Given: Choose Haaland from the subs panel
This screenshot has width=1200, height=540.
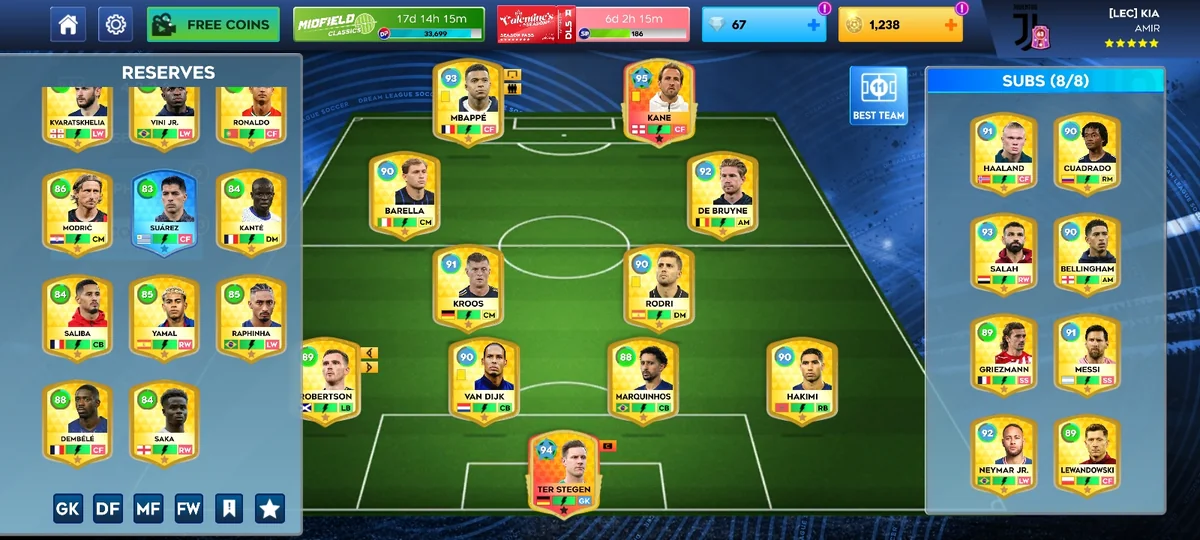Looking at the screenshot, I should 1003,153.
